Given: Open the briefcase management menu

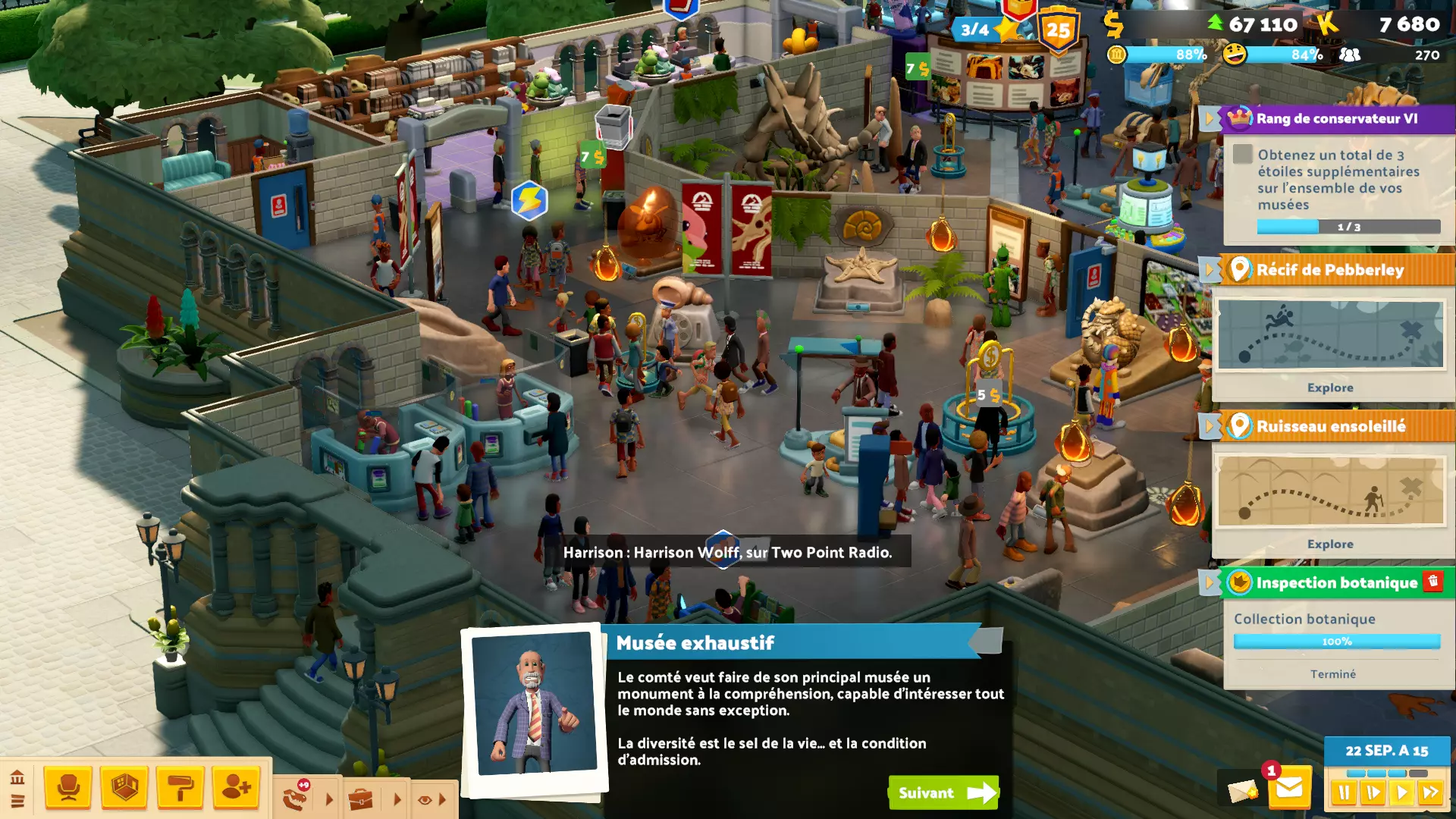Looking at the screenshot, I should coord(361,799).
